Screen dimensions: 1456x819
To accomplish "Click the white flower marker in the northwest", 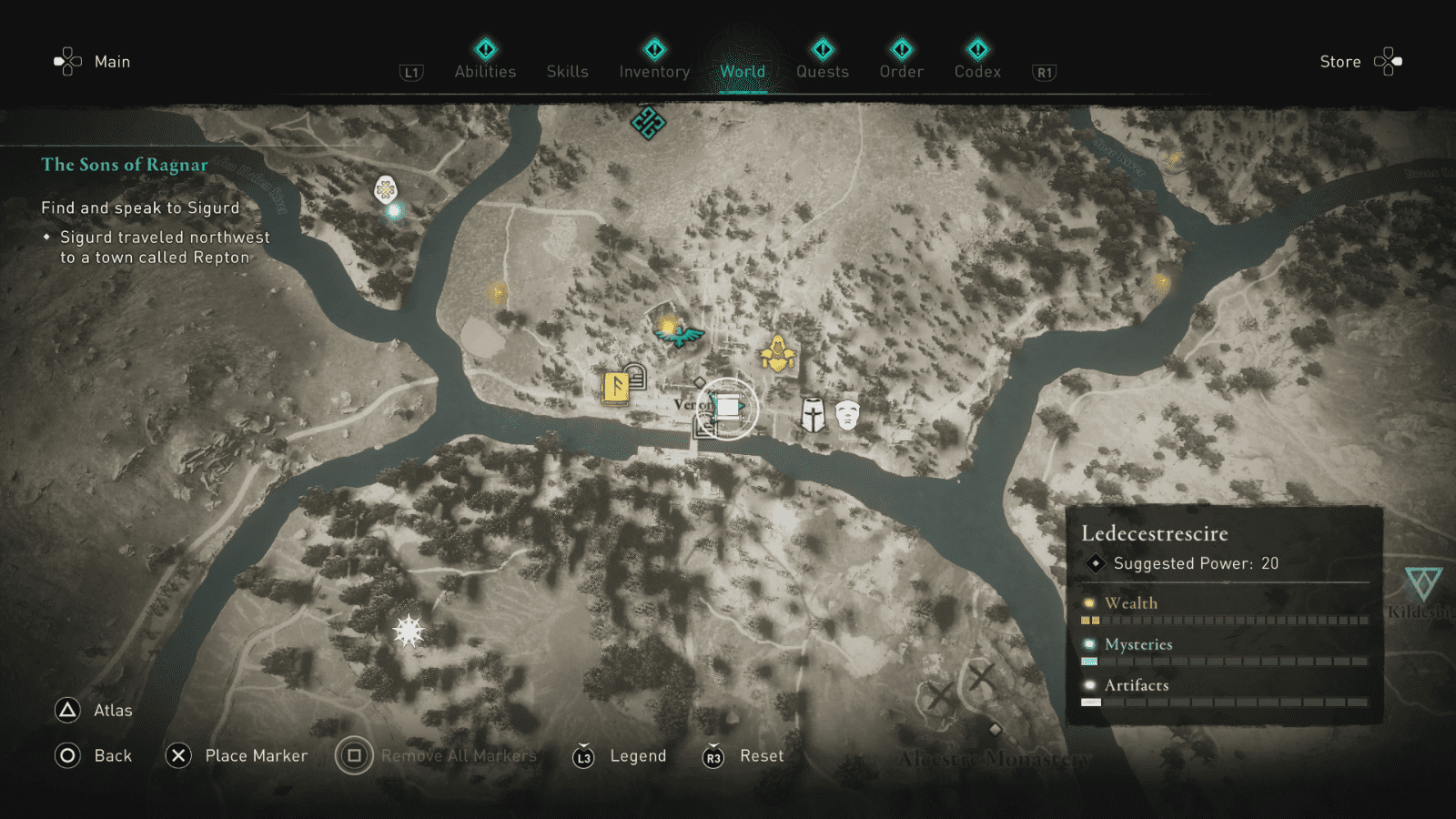I will point(386,189).
